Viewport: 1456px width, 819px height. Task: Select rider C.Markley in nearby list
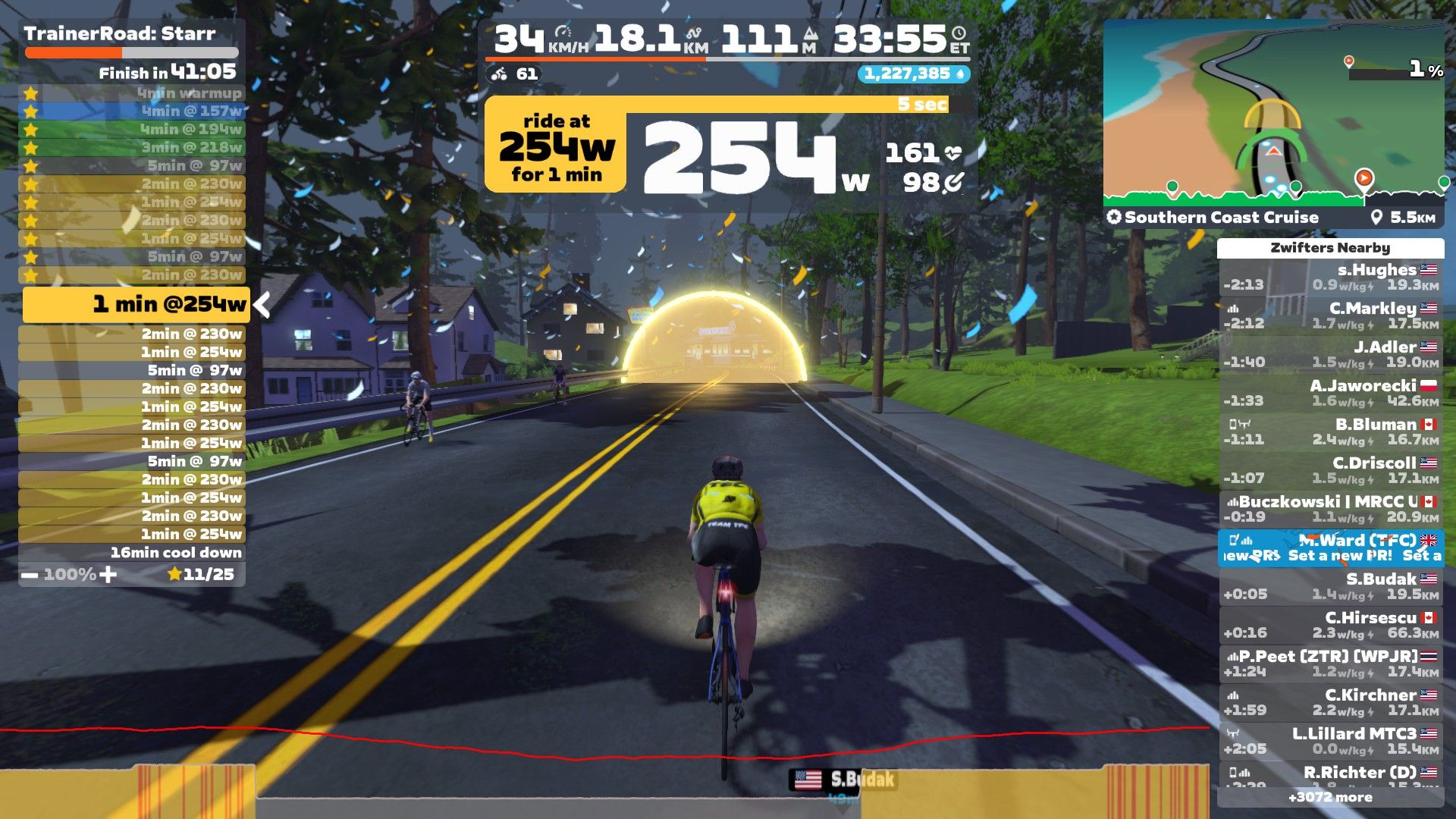click(x=1331, y=315)
